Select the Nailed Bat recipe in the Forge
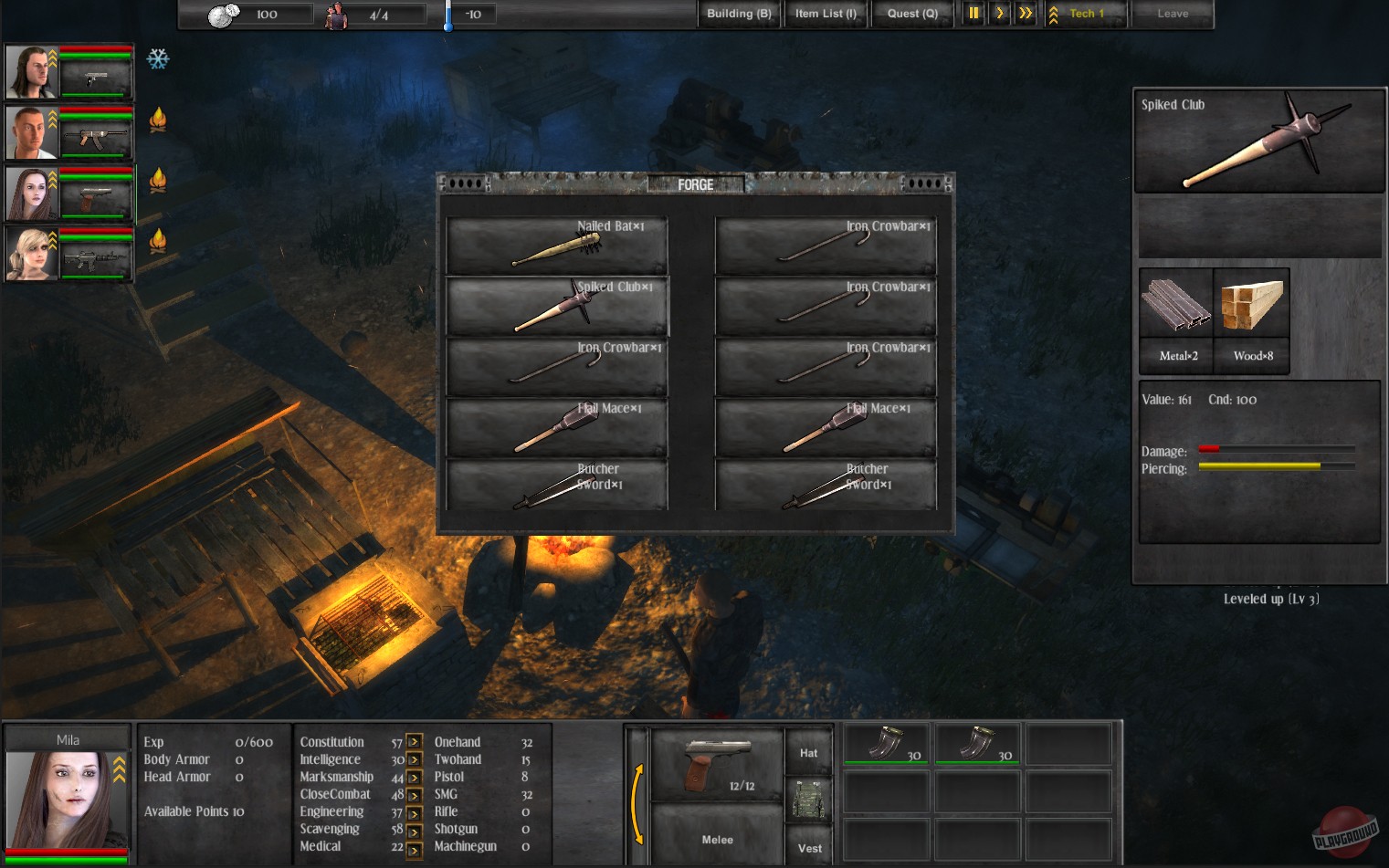 (555, 245)
